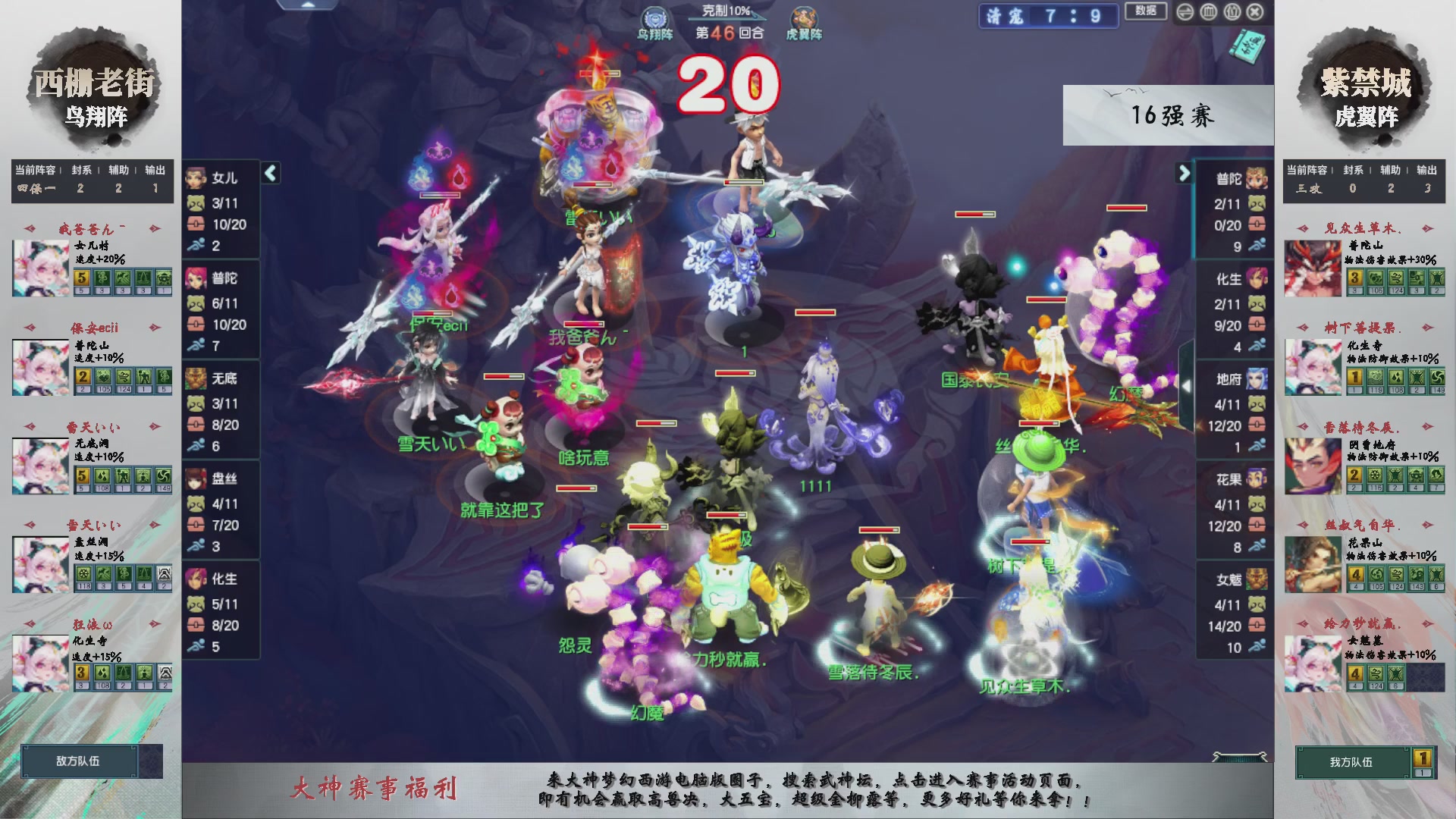Open the exchange icon in the top-right toolbar
This screenshot has width=1456, height=819.
(x=1184, y=11)
